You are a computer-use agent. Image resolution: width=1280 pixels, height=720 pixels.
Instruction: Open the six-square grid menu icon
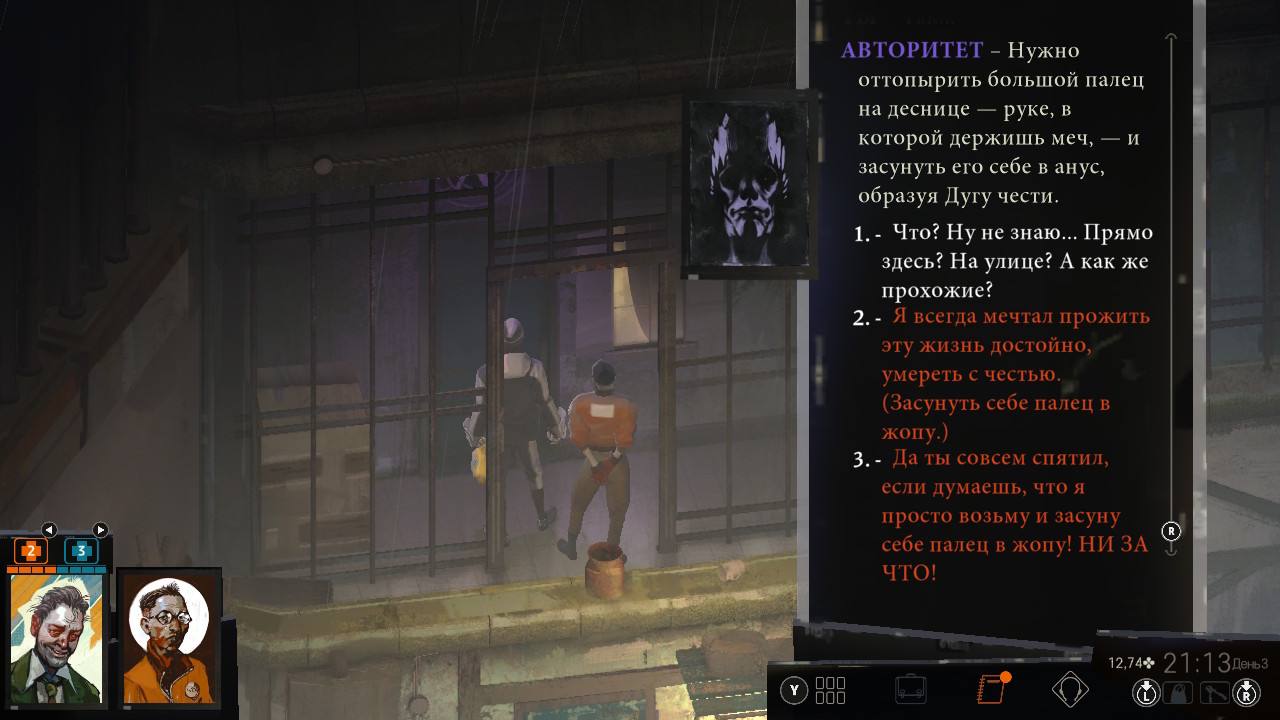(830, 690)
